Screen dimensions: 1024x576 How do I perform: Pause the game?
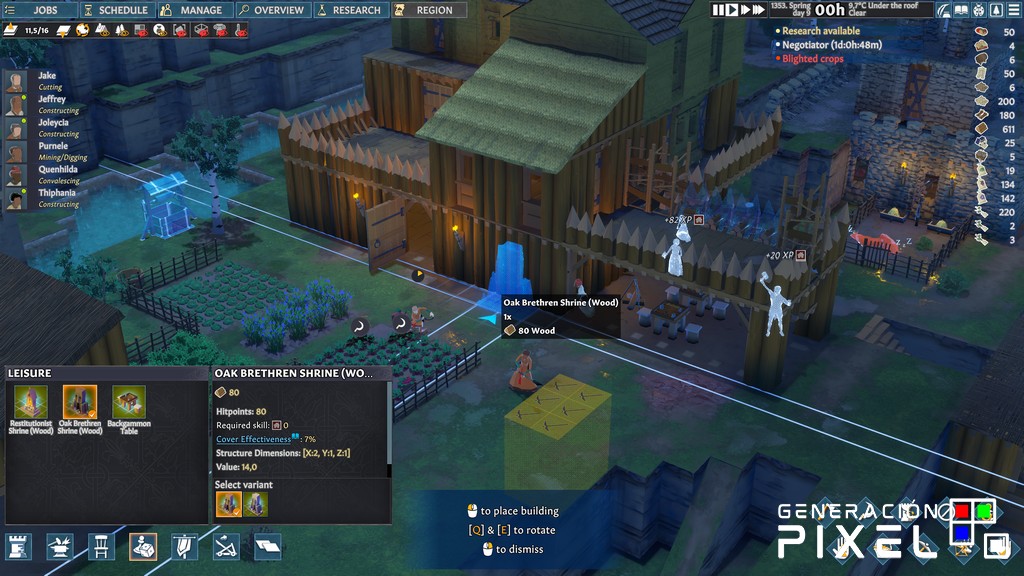(x=719, y=10)
